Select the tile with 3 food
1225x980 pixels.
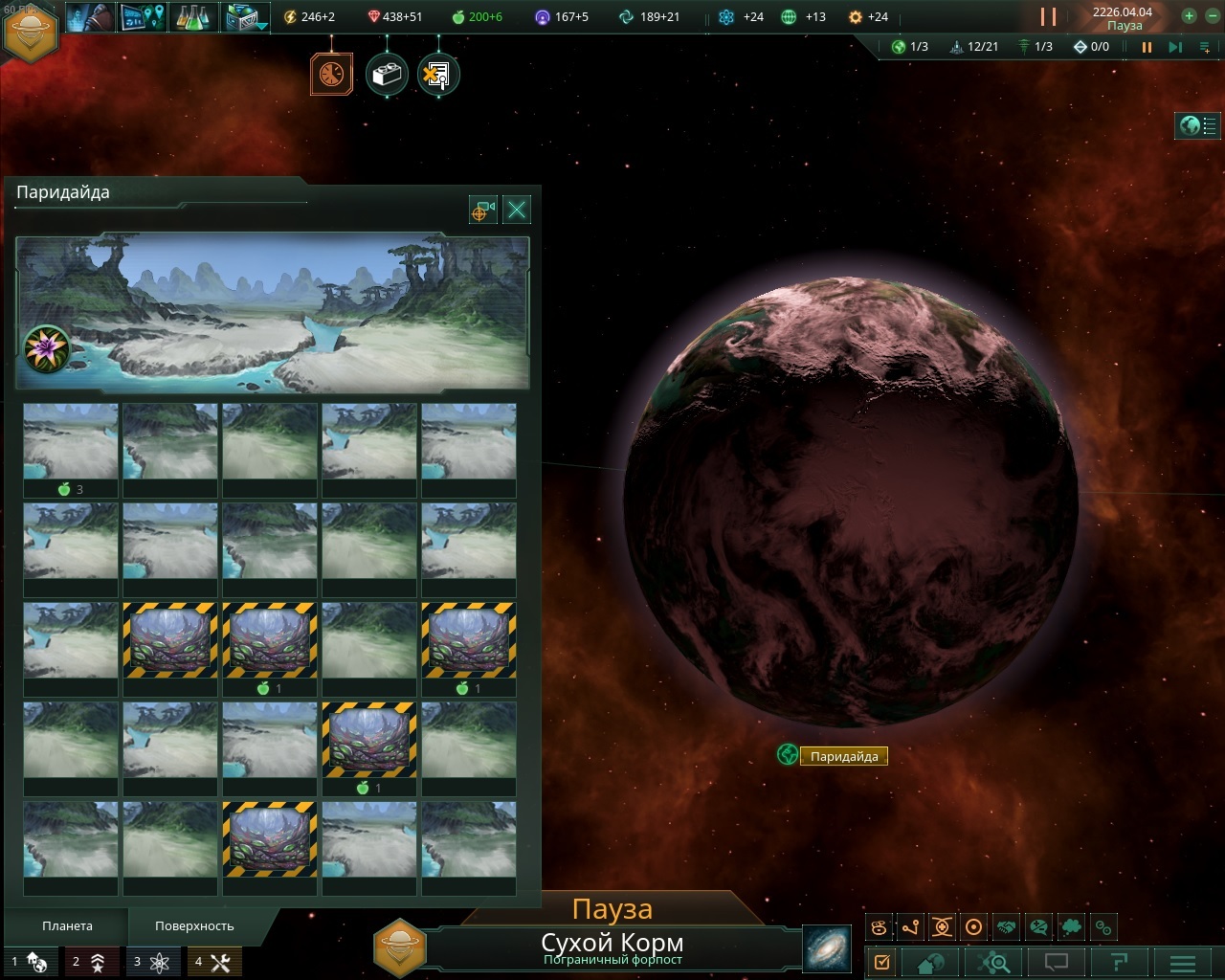(71, 449)
